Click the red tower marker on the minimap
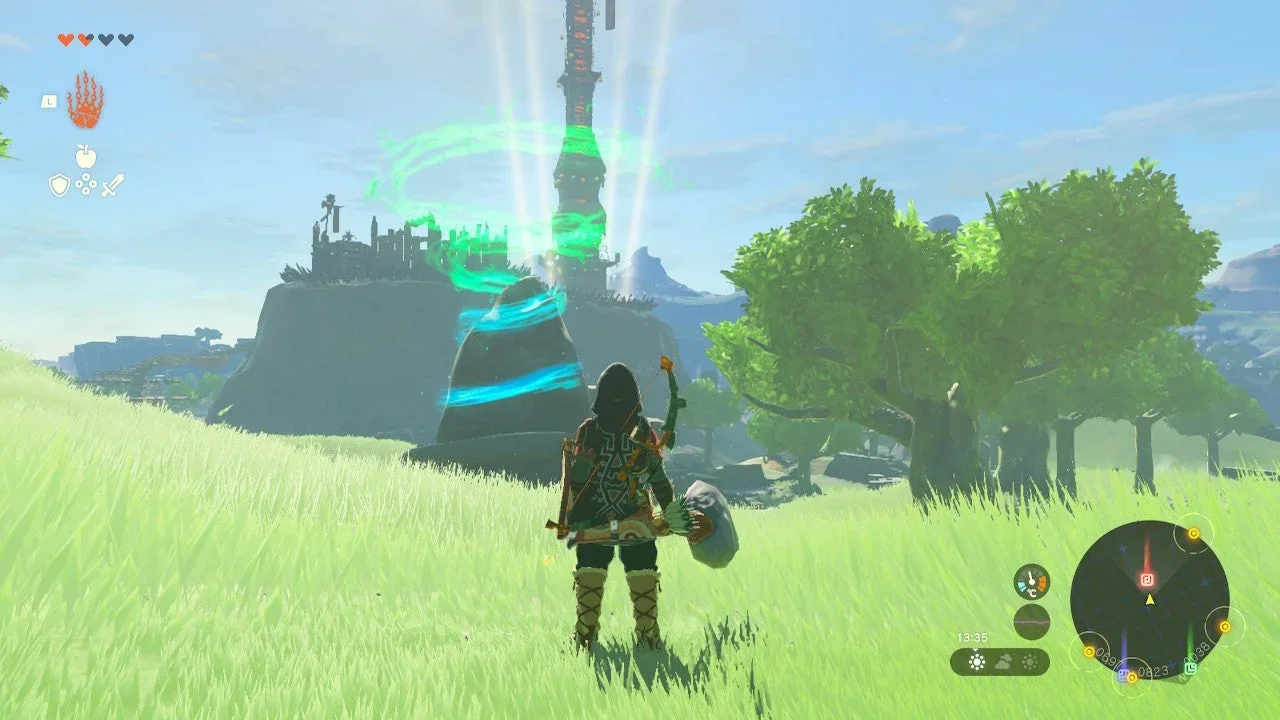 point(1148,580)
